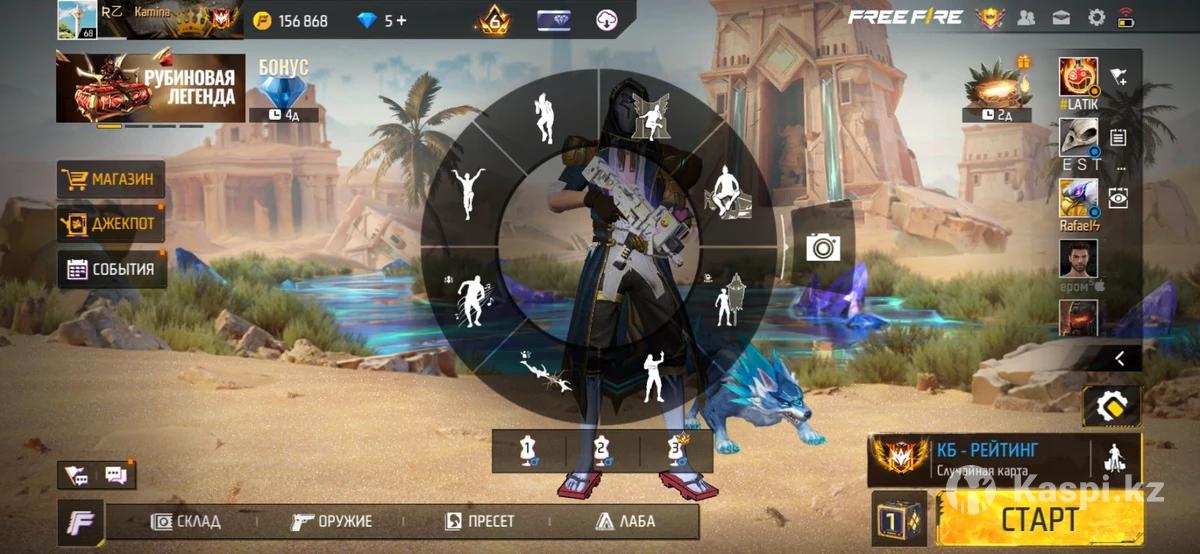Image resolution: width=1200 pixels, height=554 pixels.
Task: Tap the yellow СТАРТ button
Action: (x=1039, y=519)
